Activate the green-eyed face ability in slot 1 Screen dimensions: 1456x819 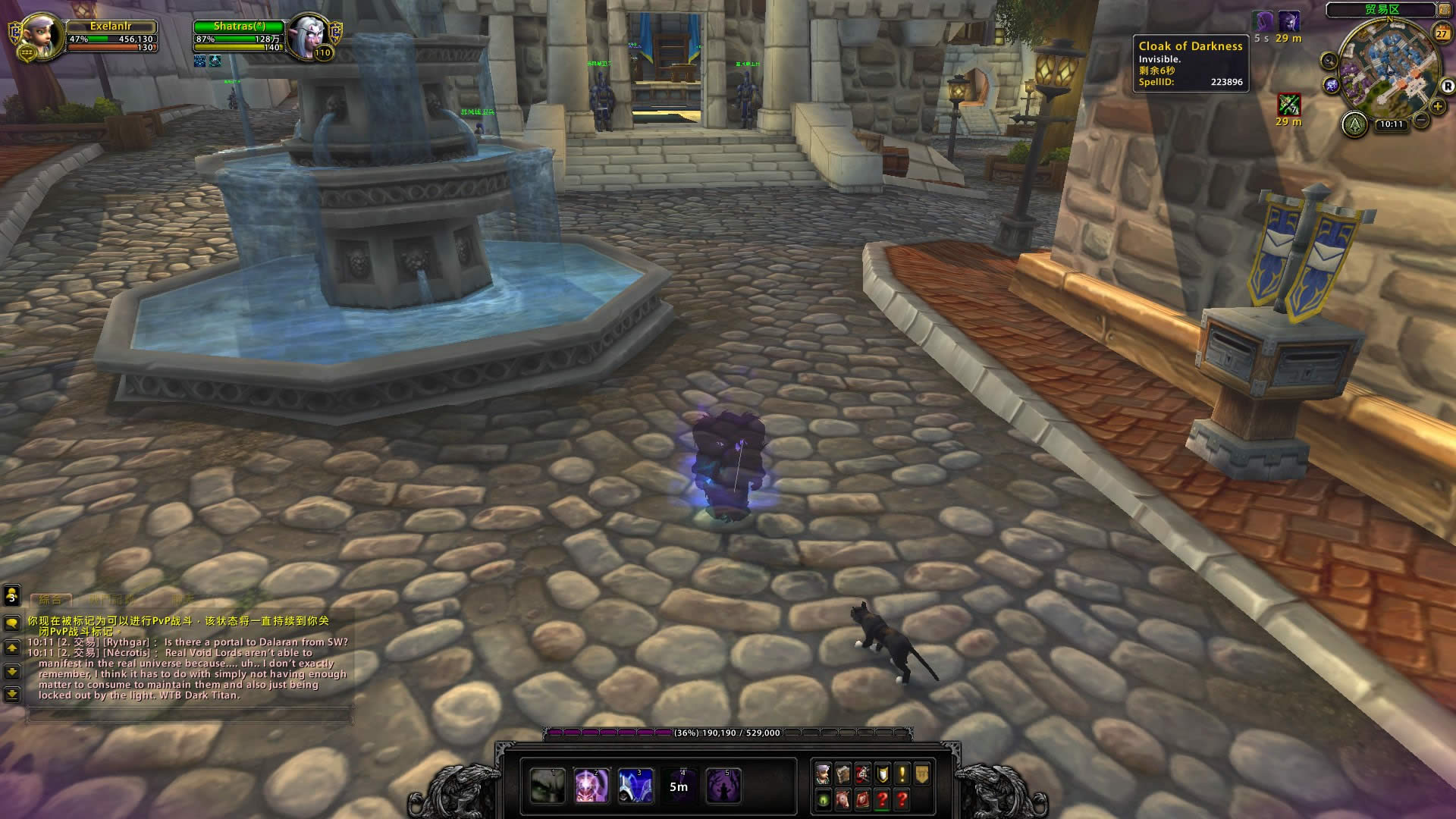click(x=547, y=786)
